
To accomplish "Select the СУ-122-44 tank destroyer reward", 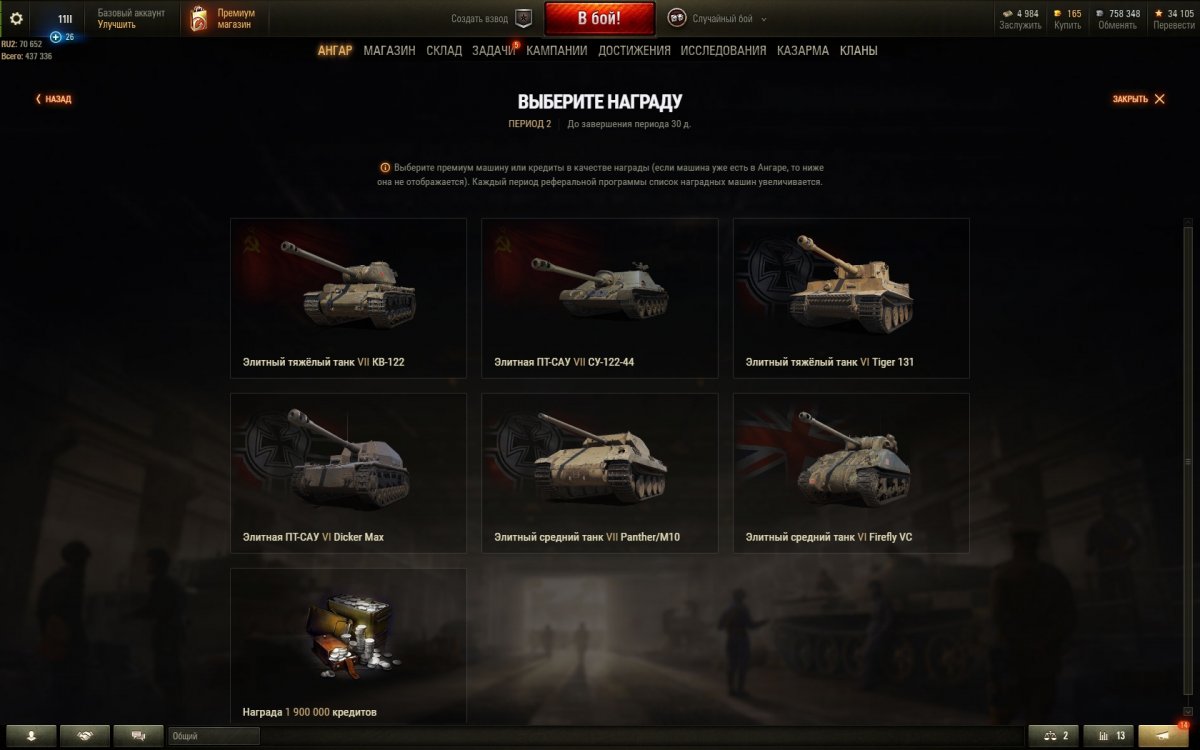I will click(599, 298).
